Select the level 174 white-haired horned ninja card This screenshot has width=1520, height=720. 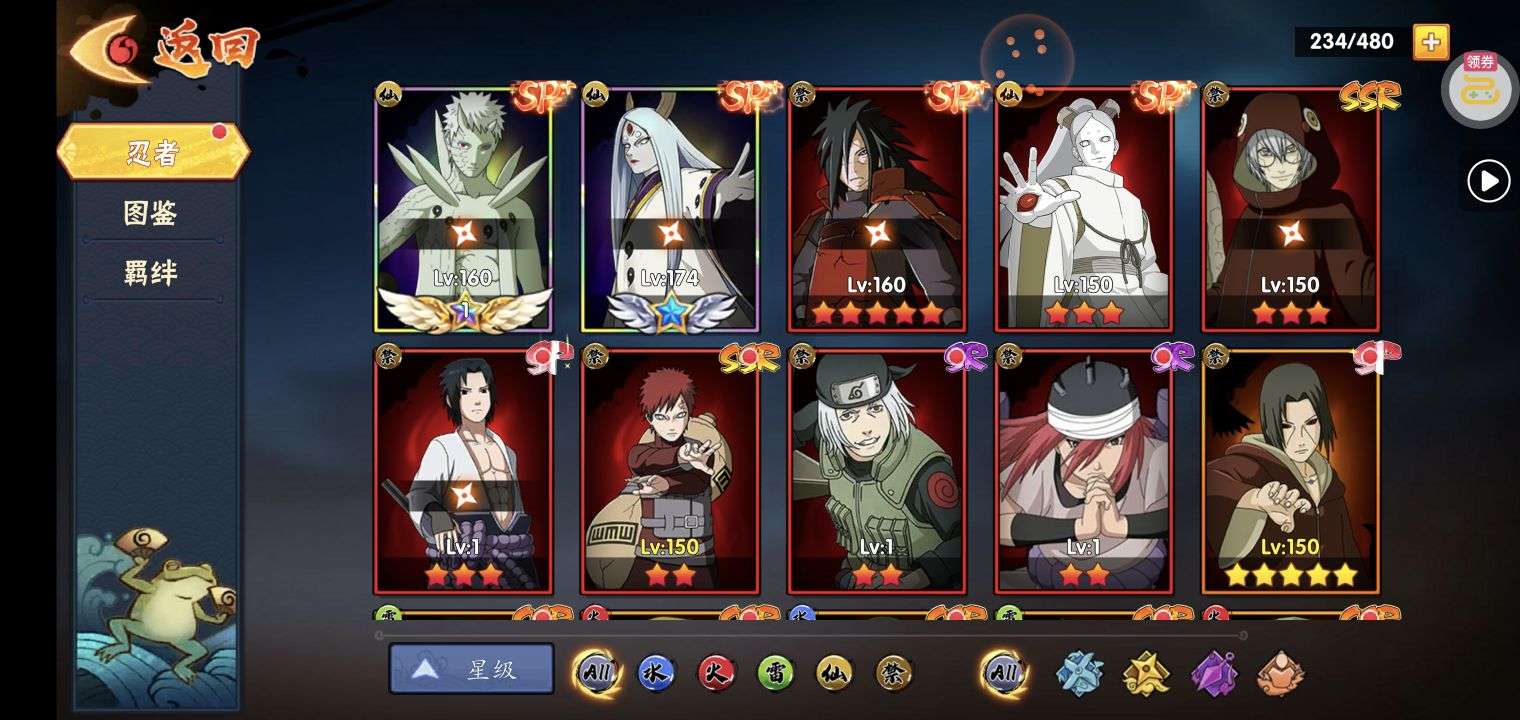click(x=669, y=210)
